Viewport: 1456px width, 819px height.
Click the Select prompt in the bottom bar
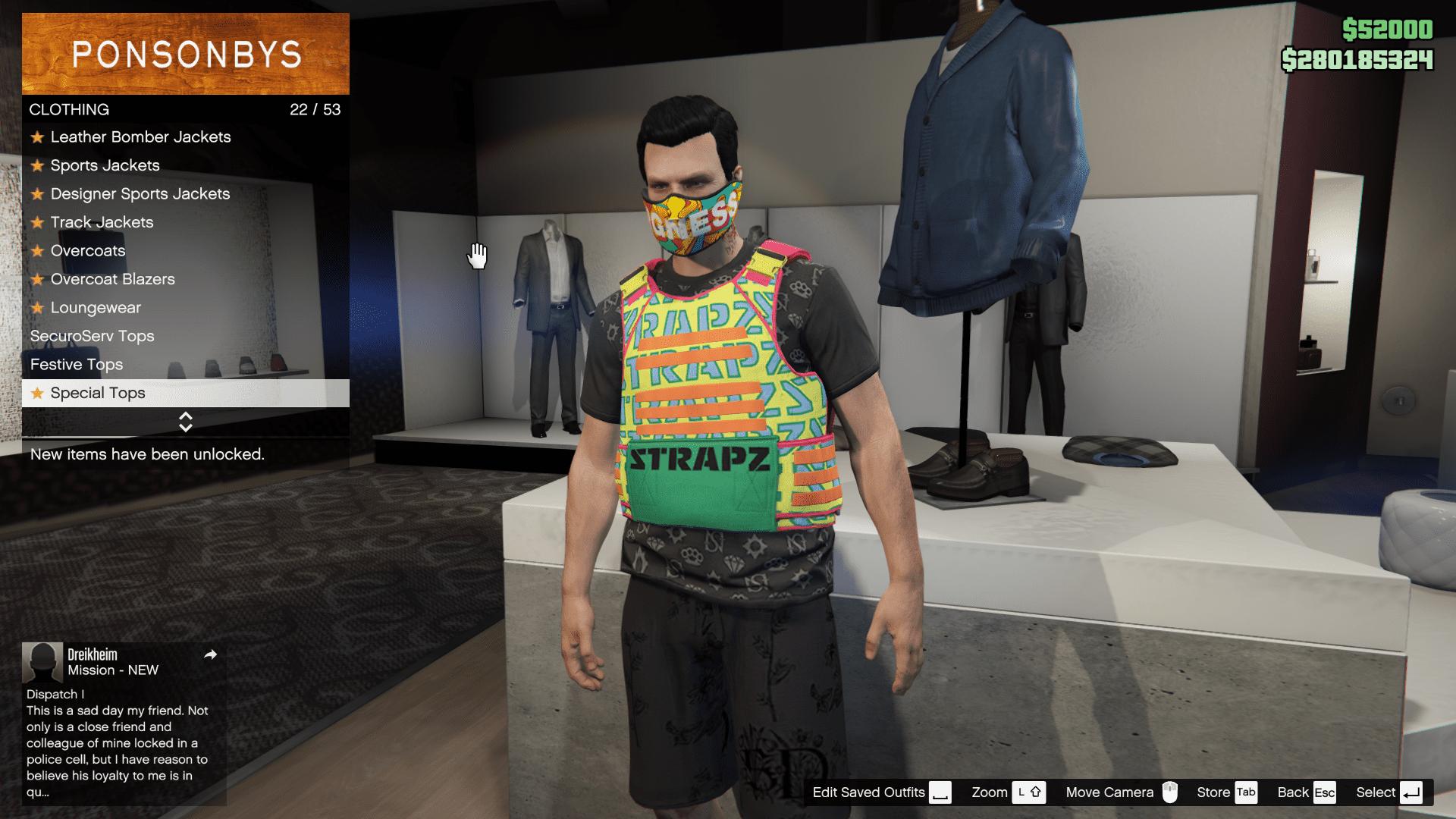[1376, 792]
